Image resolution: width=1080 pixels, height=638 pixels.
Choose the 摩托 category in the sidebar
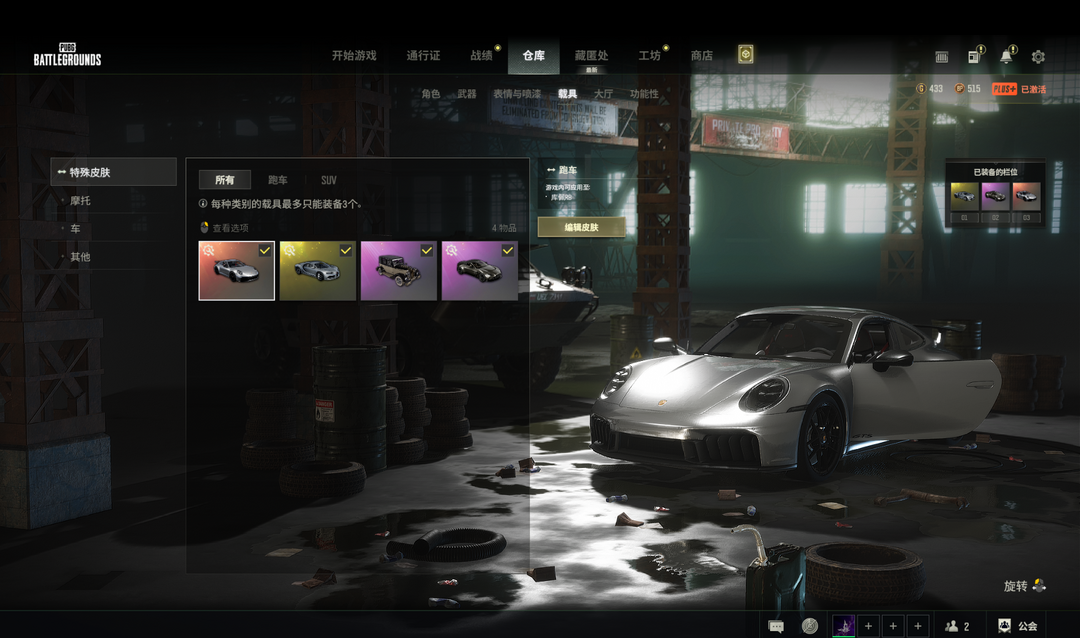pyautogui.click(x=80, y=201)
